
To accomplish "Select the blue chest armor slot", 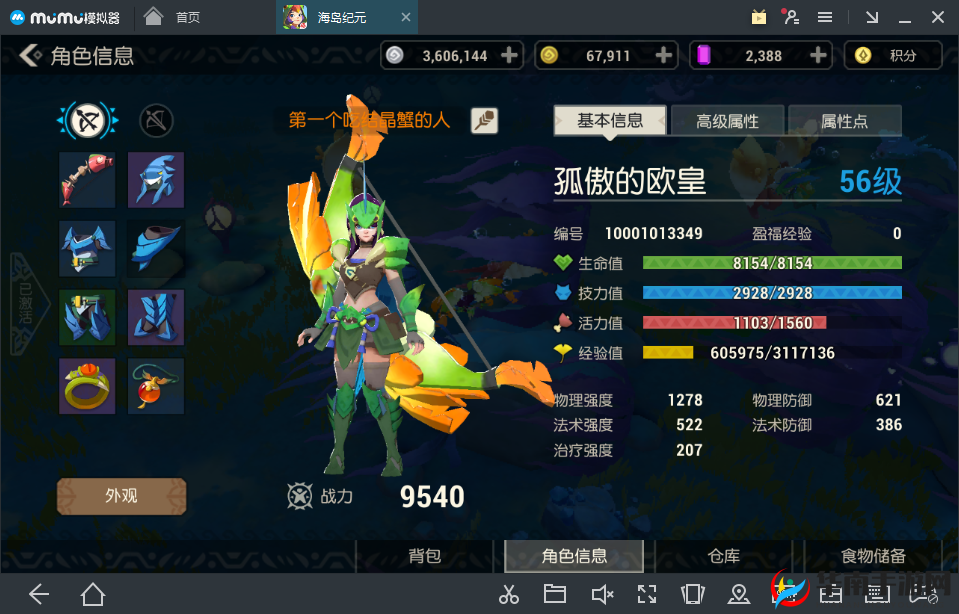I will pyautogui.click(x=87, y=248).
